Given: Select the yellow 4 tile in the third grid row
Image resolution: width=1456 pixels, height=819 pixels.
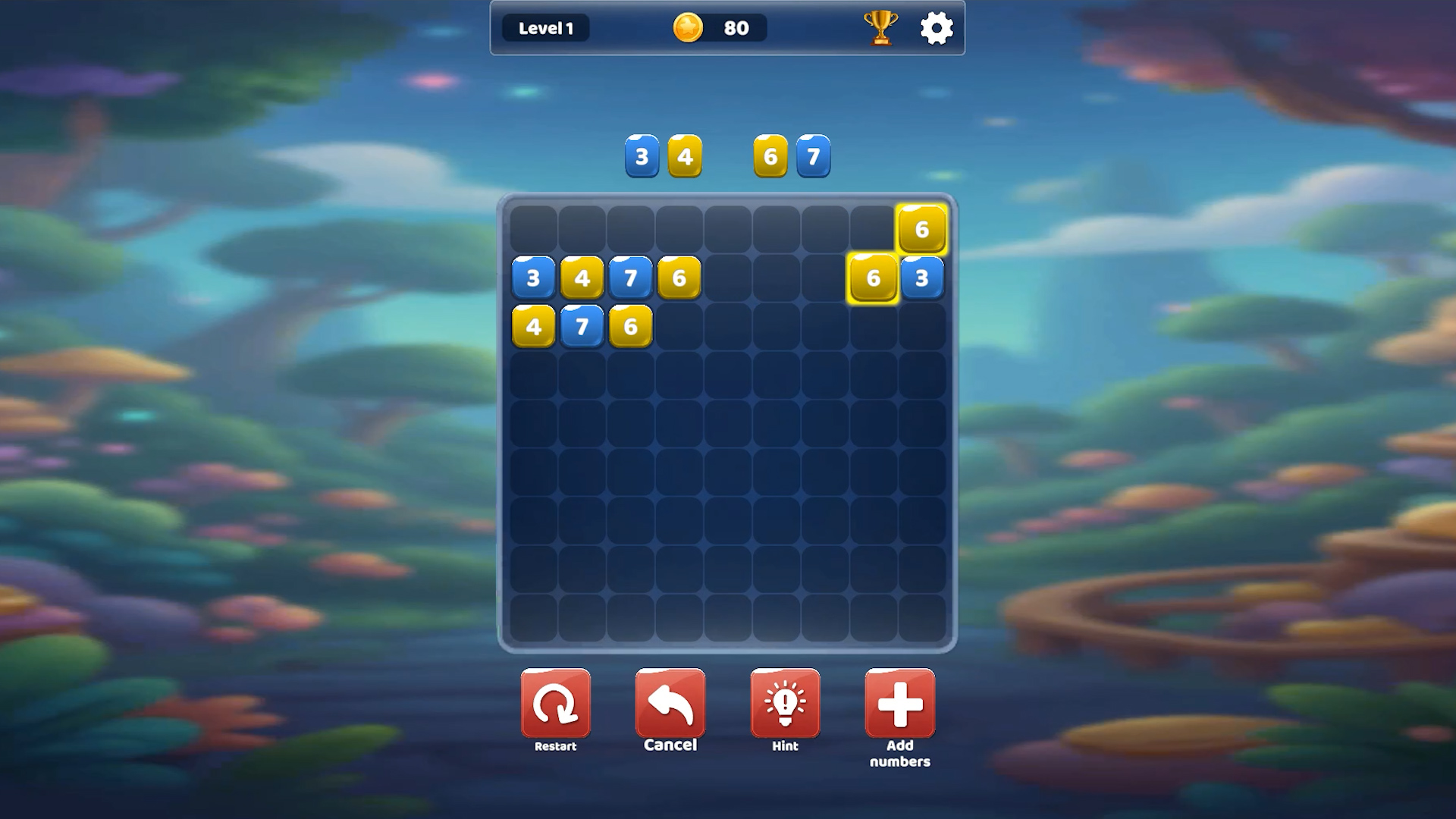Looking at the screenshot, I should coord(533,326).
